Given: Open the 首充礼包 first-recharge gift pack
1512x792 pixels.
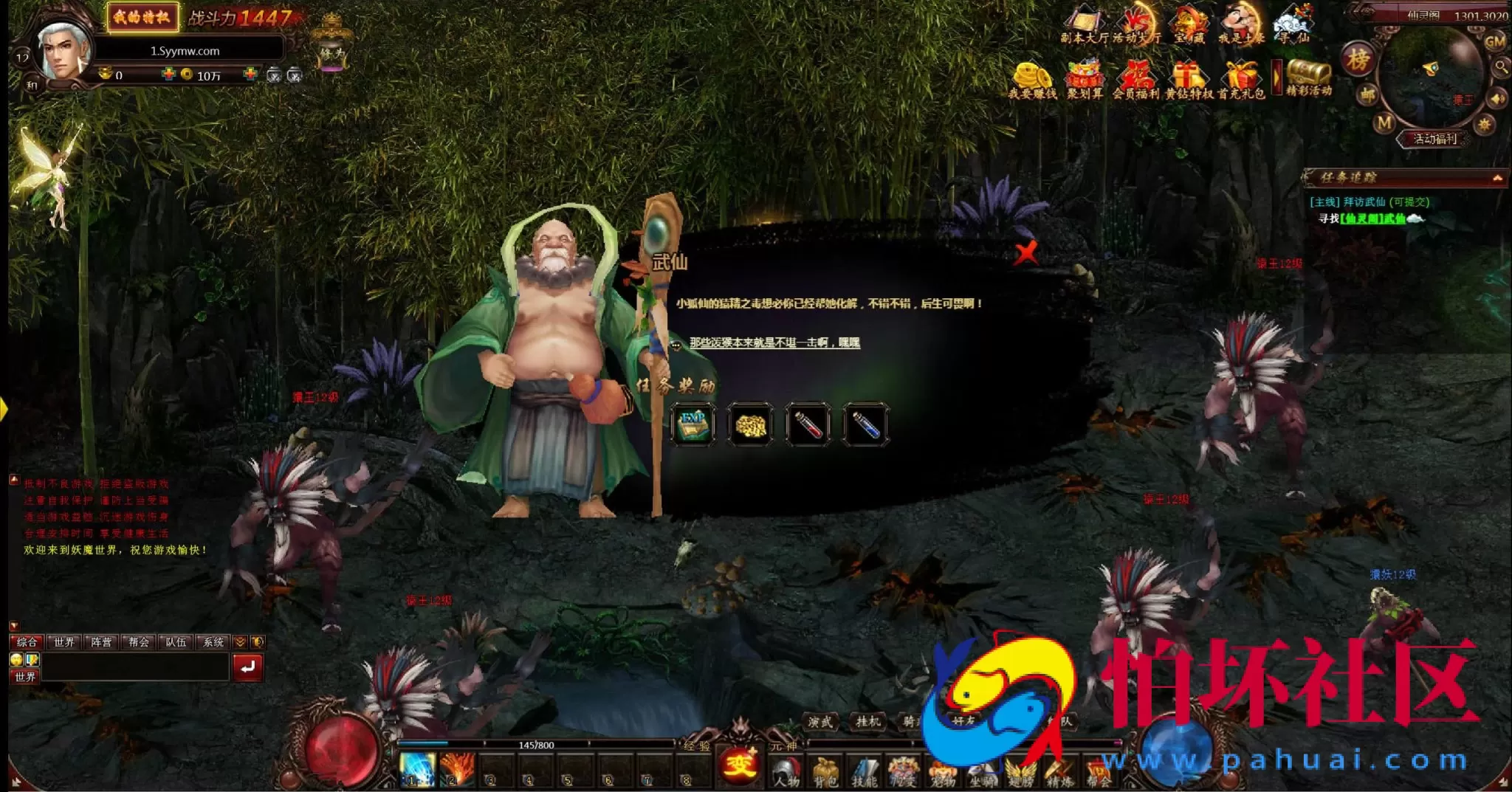Looking at the screenshot, I should pyautogui.click(x=1241, y=80).
